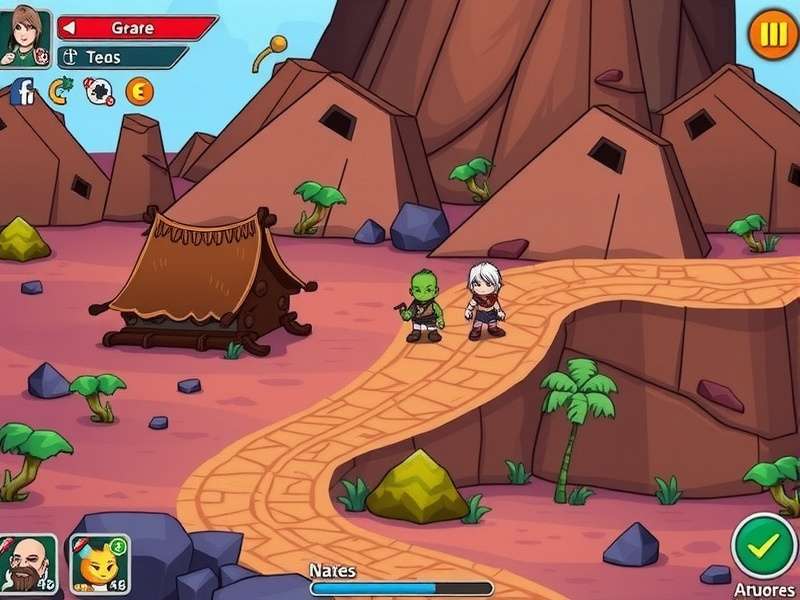Open the orange pause menu button

coord(773,35)
